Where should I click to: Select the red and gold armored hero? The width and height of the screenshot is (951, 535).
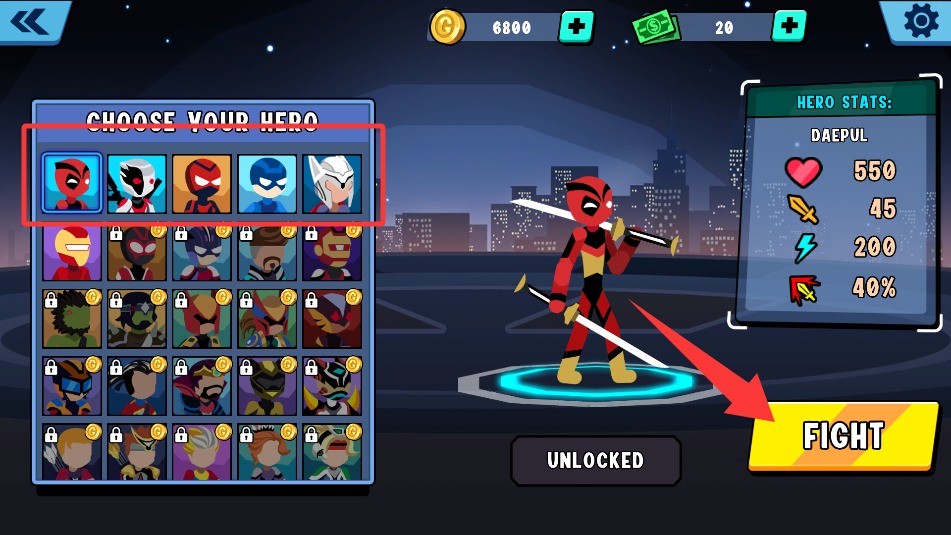[72, 251]
